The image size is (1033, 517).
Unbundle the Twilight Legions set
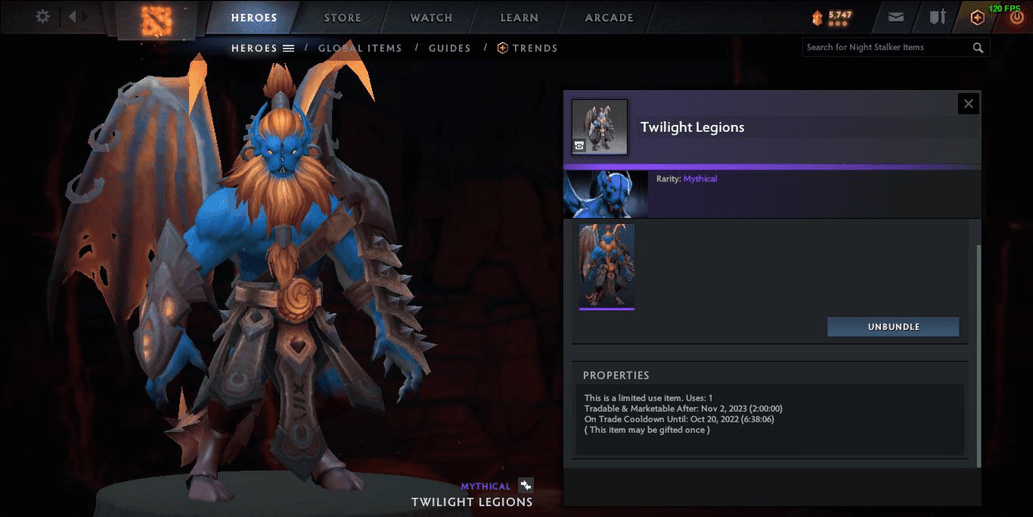893,327
